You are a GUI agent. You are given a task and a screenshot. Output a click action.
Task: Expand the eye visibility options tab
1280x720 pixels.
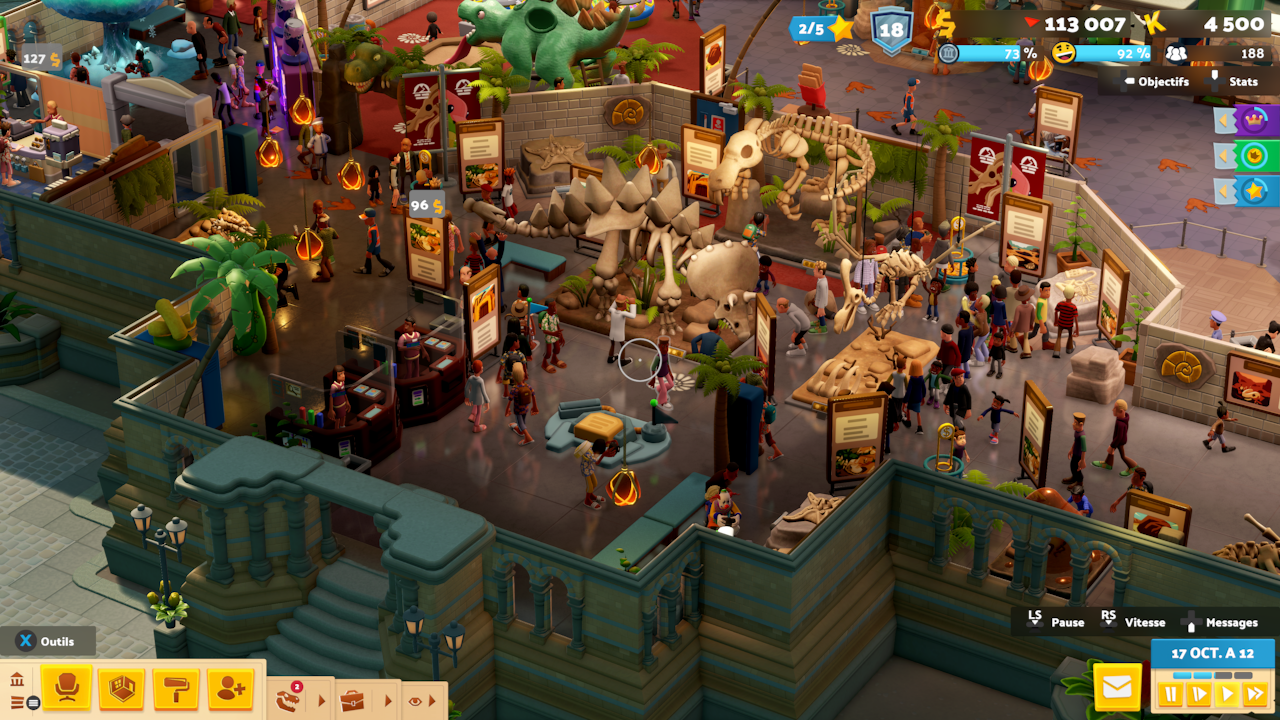[x=416, y=701]
